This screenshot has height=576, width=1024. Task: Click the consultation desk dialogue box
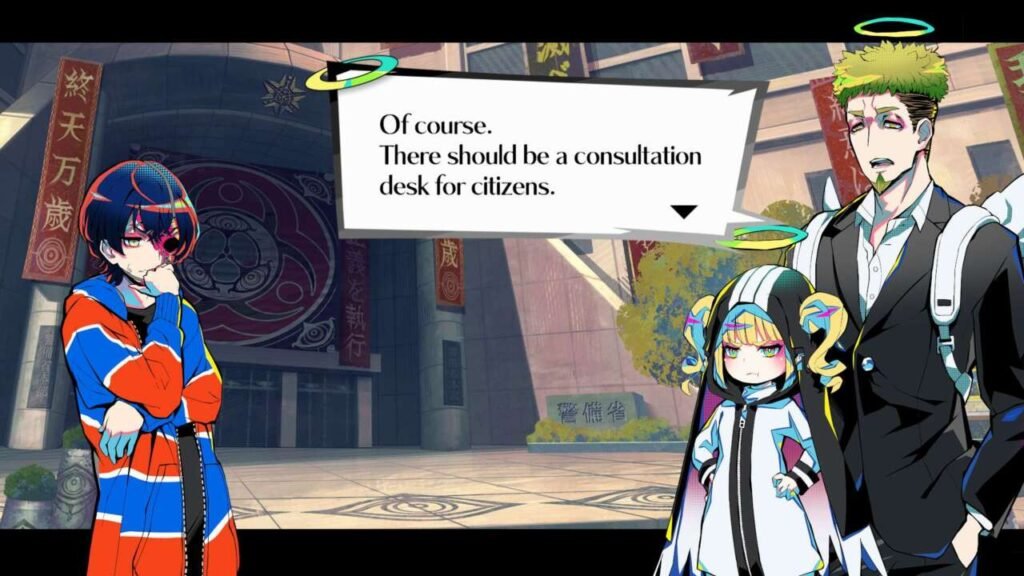(545, 155)
